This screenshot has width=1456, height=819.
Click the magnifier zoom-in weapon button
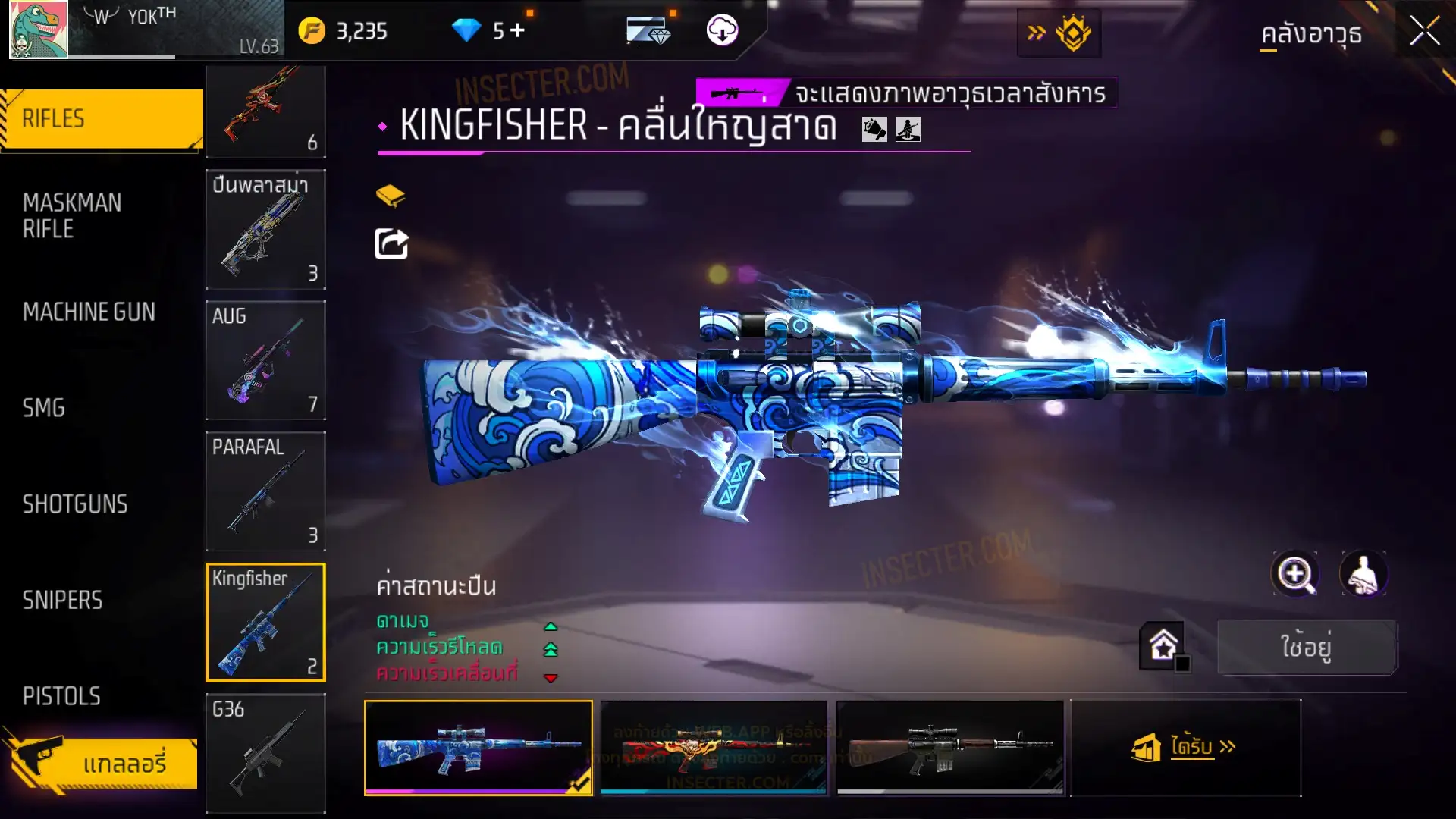[x=1295, y=574]
